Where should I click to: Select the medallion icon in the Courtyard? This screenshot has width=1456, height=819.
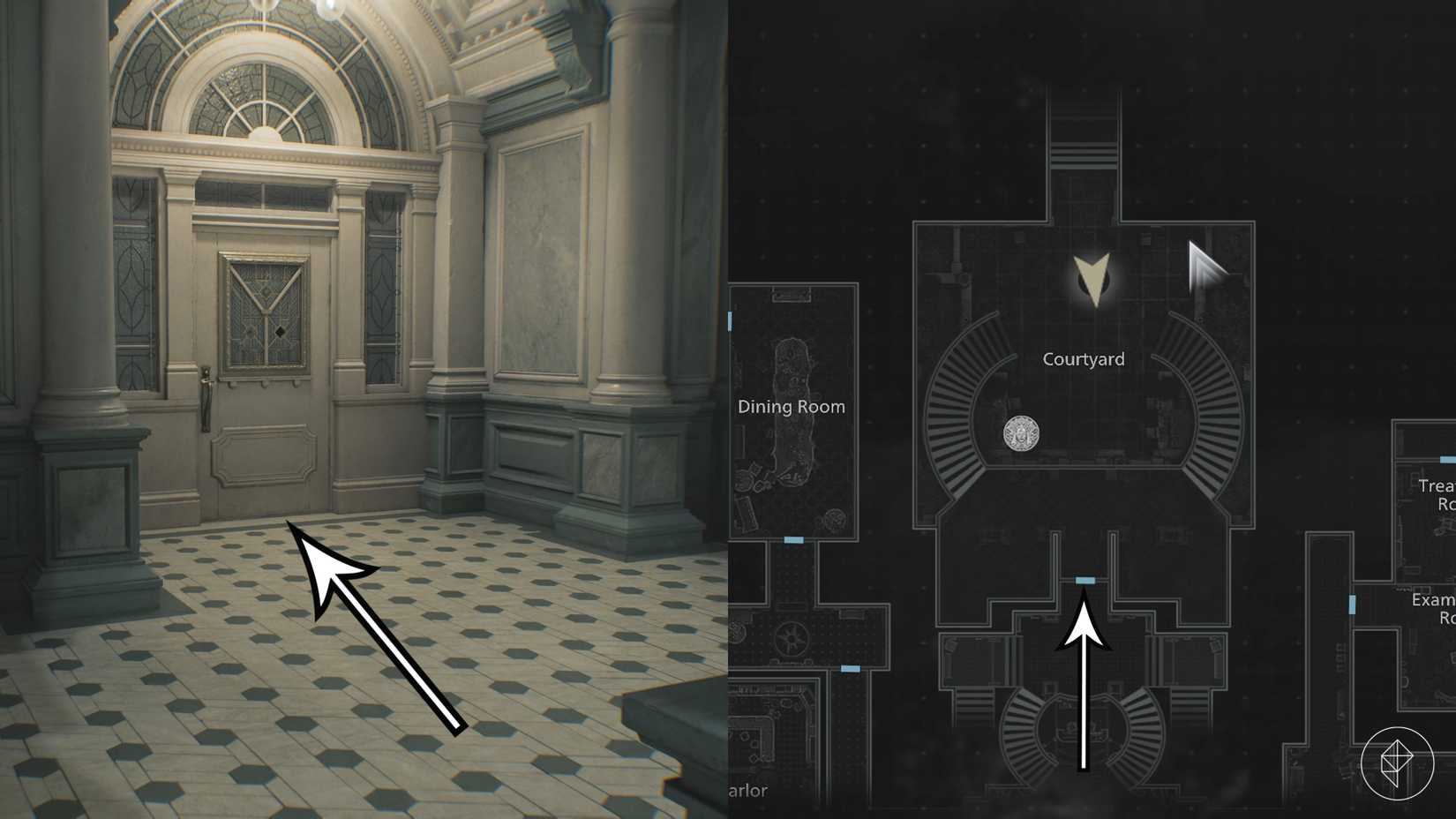pyautogui.click(x=1021, y=435)
